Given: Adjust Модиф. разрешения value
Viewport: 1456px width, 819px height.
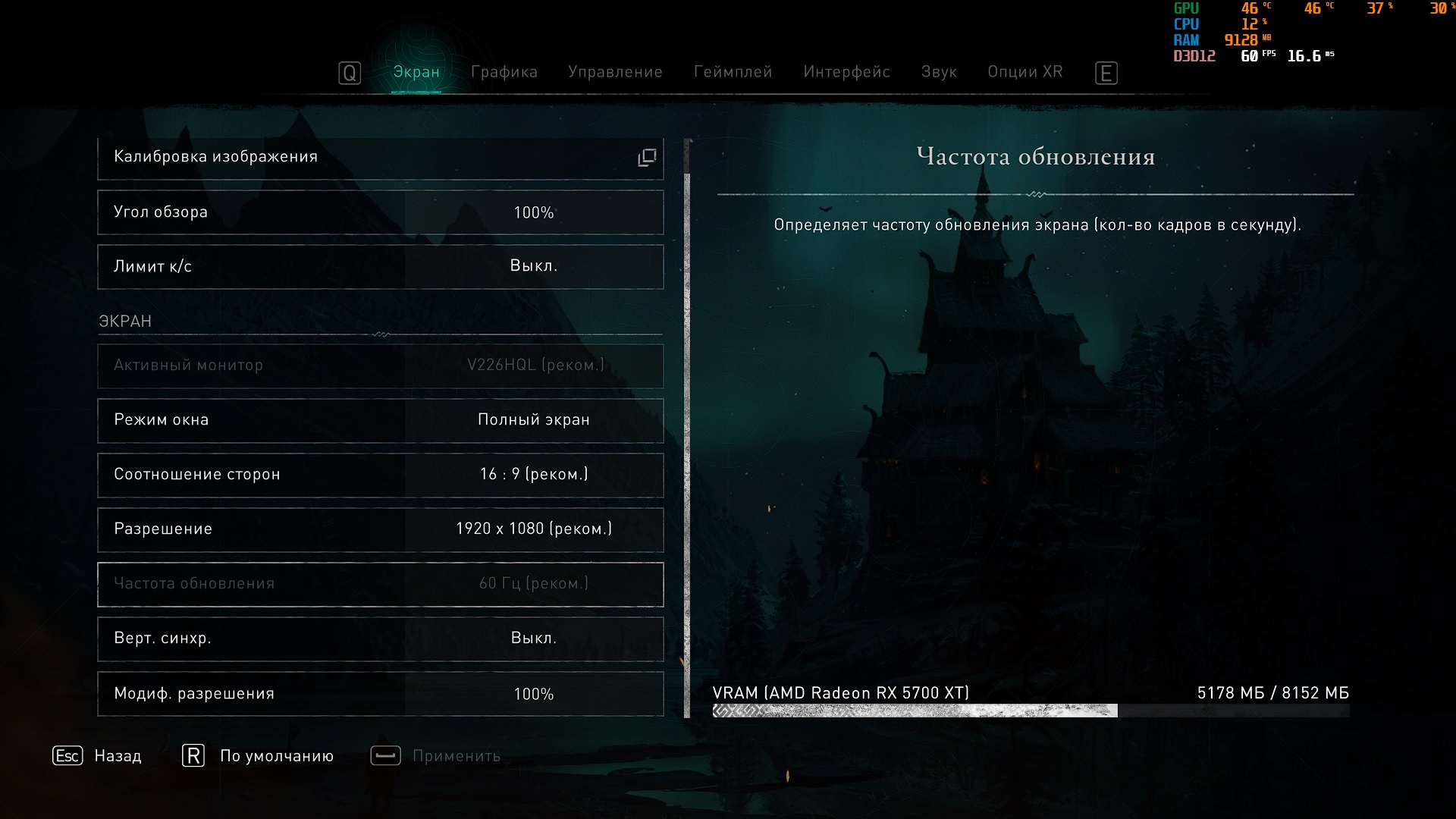Looking at the screenshot, I should point(380,693).
